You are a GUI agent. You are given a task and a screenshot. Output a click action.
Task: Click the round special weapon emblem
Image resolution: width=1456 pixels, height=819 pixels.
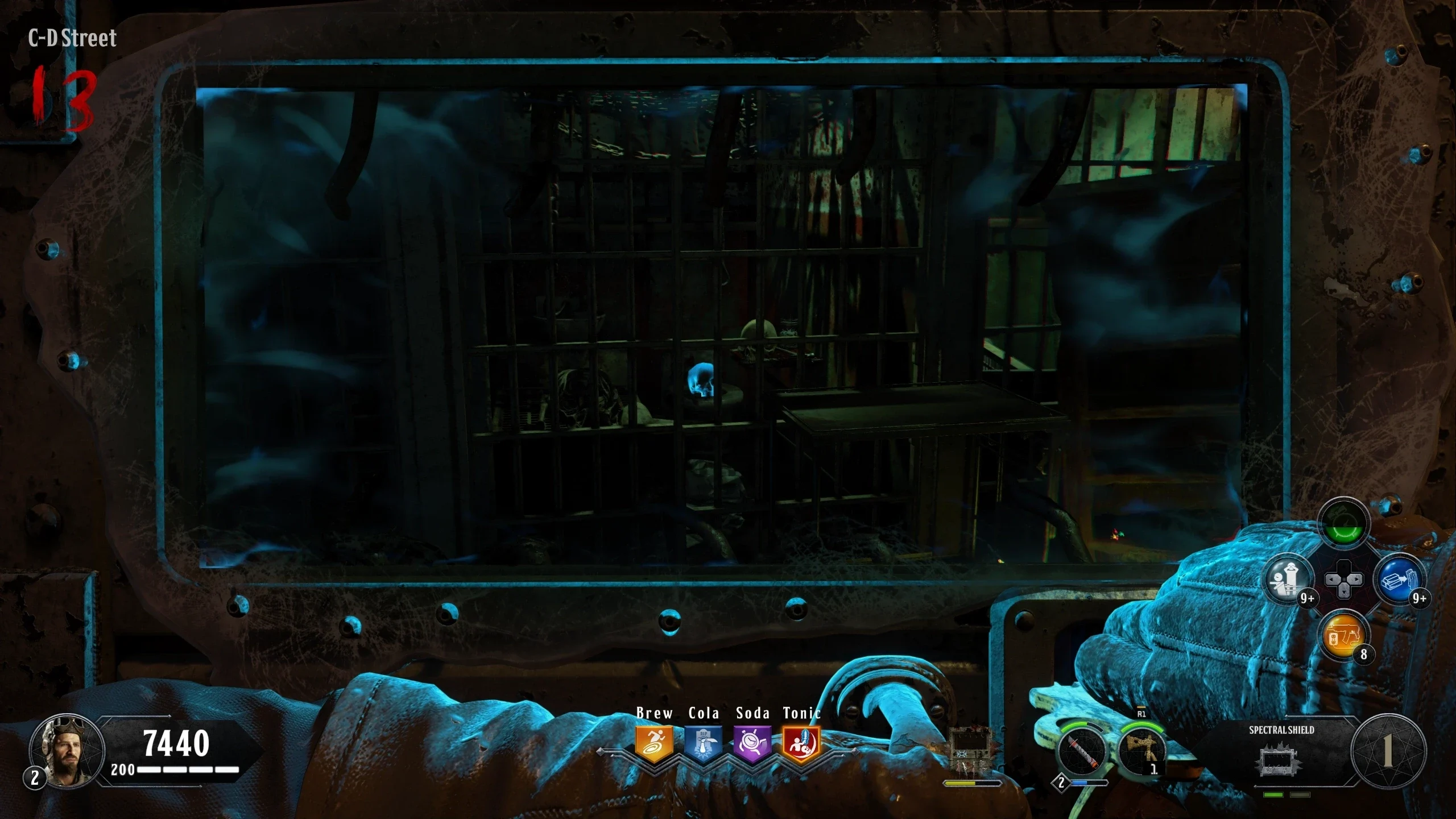click(1388, 751)
